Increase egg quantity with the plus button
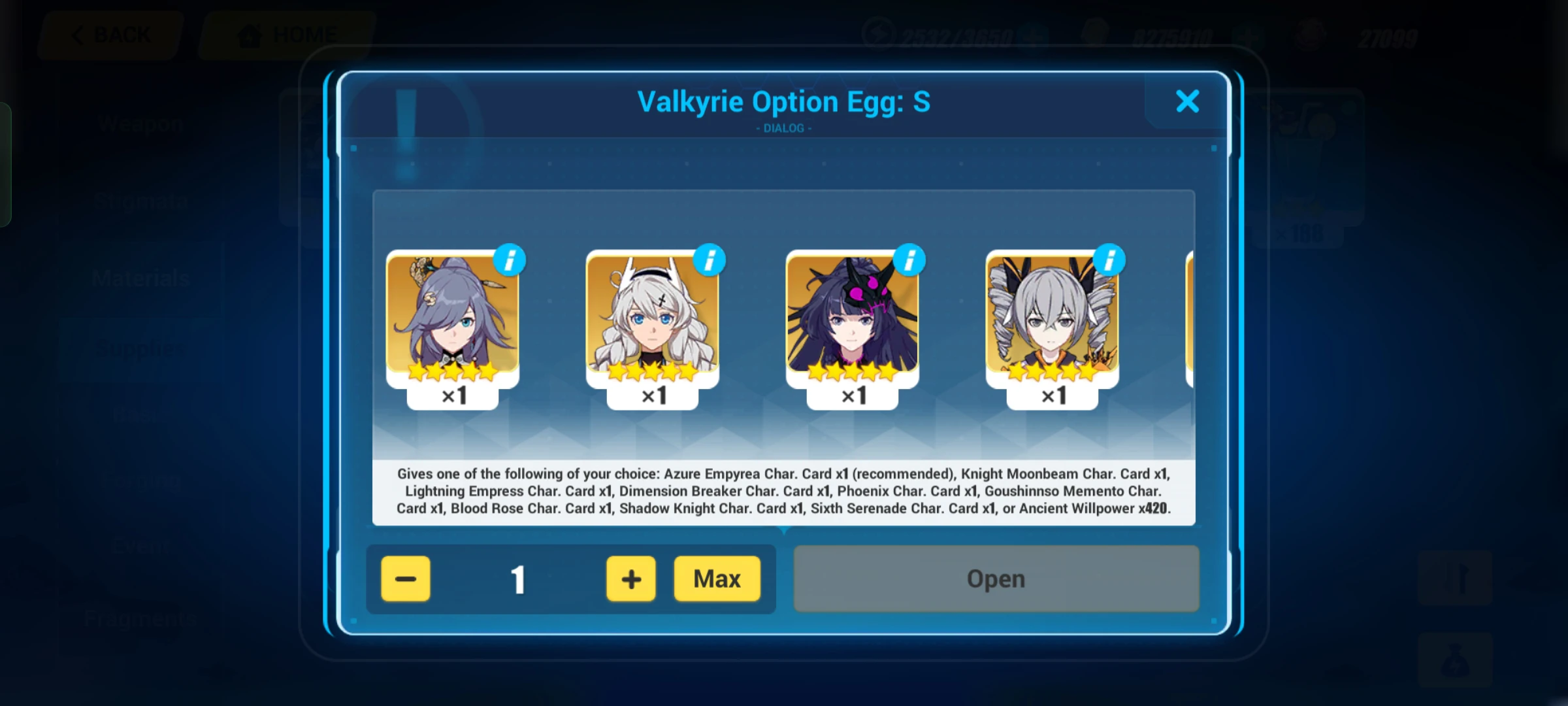Image resolution: width=1568 pixels, height=706 pixels. [x=630, y=578]
